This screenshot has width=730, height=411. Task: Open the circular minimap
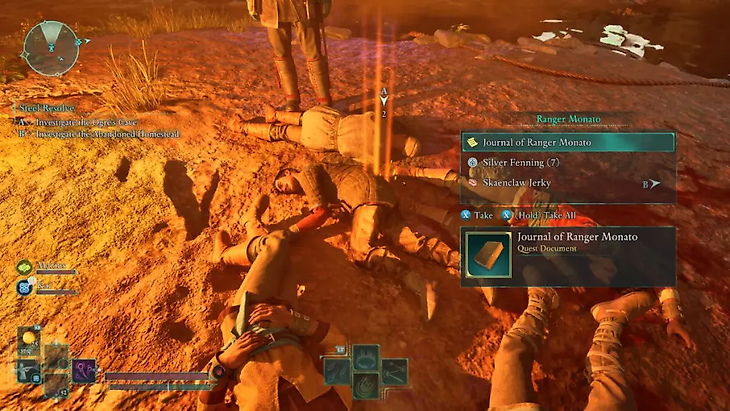point(50,48)
